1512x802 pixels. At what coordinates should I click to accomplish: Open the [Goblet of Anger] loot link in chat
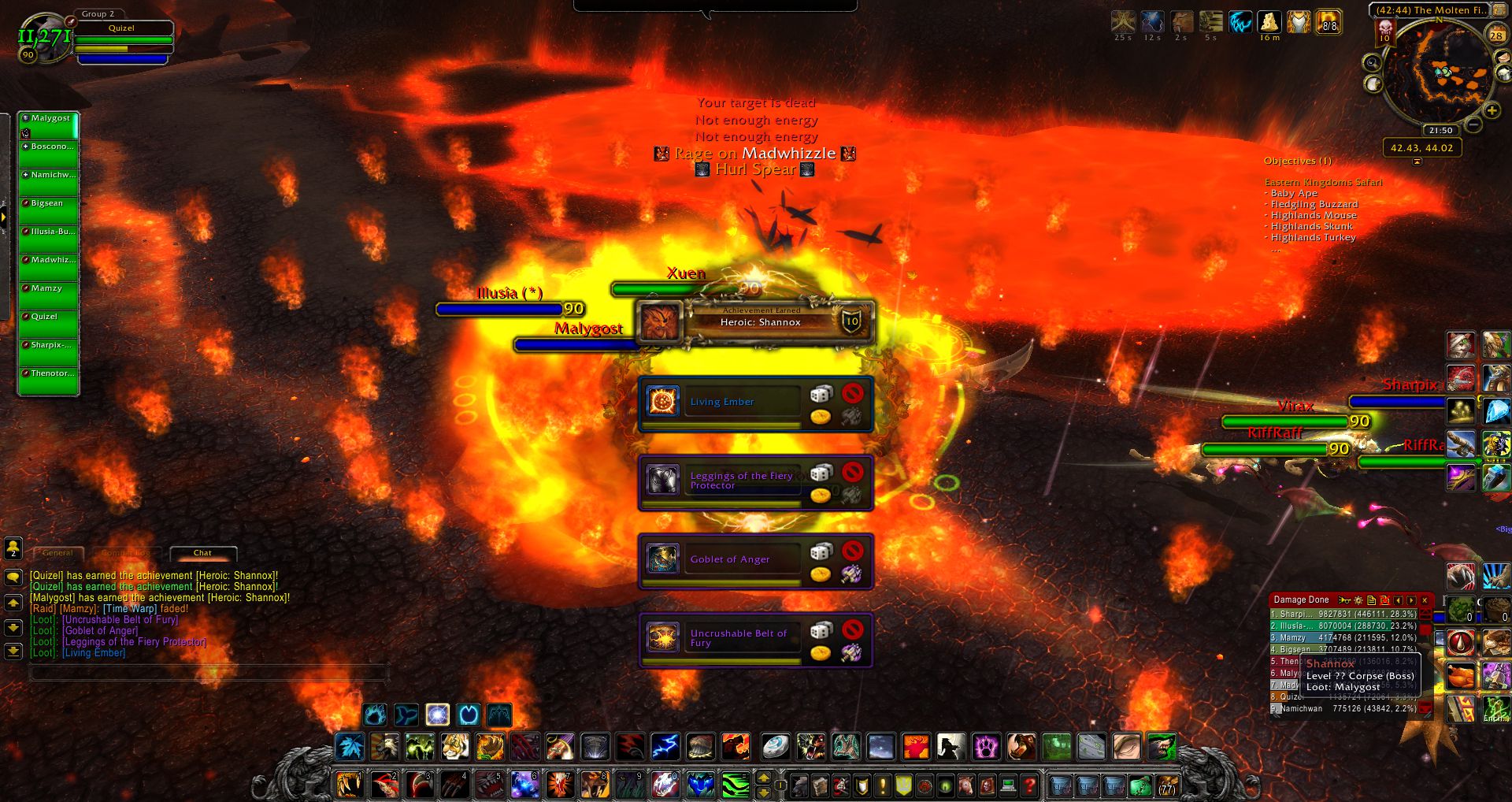click(x=101, y=630)
